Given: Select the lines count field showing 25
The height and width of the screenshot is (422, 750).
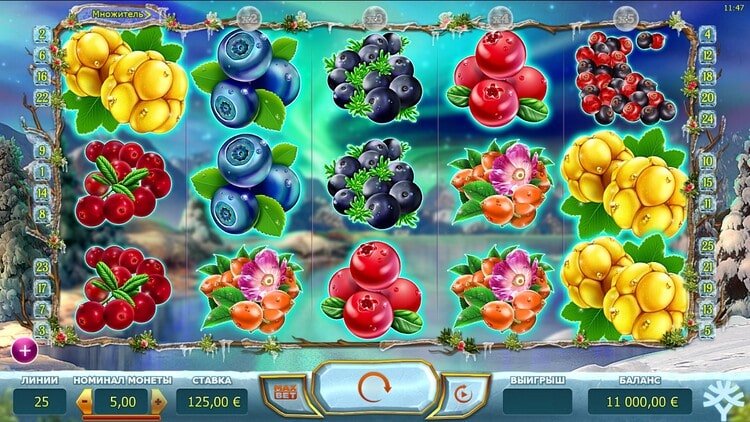Looking at the screenshot, I should click(x=40, y=402).
